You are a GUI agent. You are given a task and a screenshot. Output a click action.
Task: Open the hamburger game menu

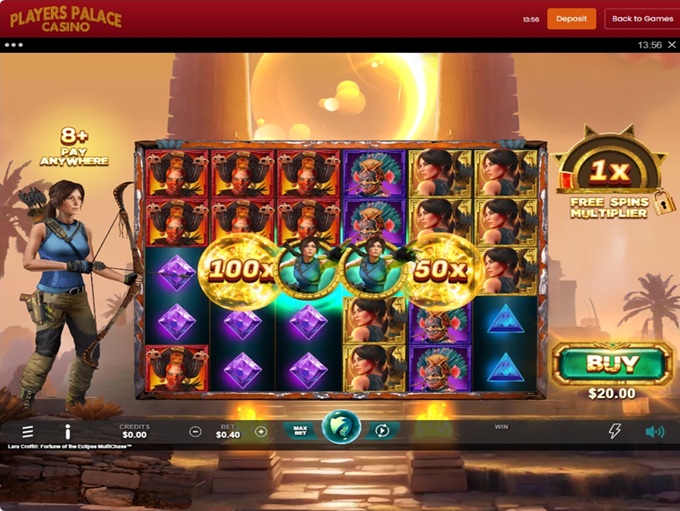coord(27,431)
